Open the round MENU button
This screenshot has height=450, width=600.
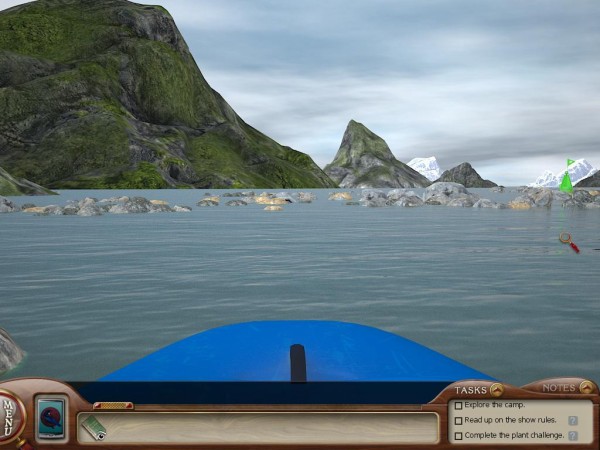click(10, 412)
